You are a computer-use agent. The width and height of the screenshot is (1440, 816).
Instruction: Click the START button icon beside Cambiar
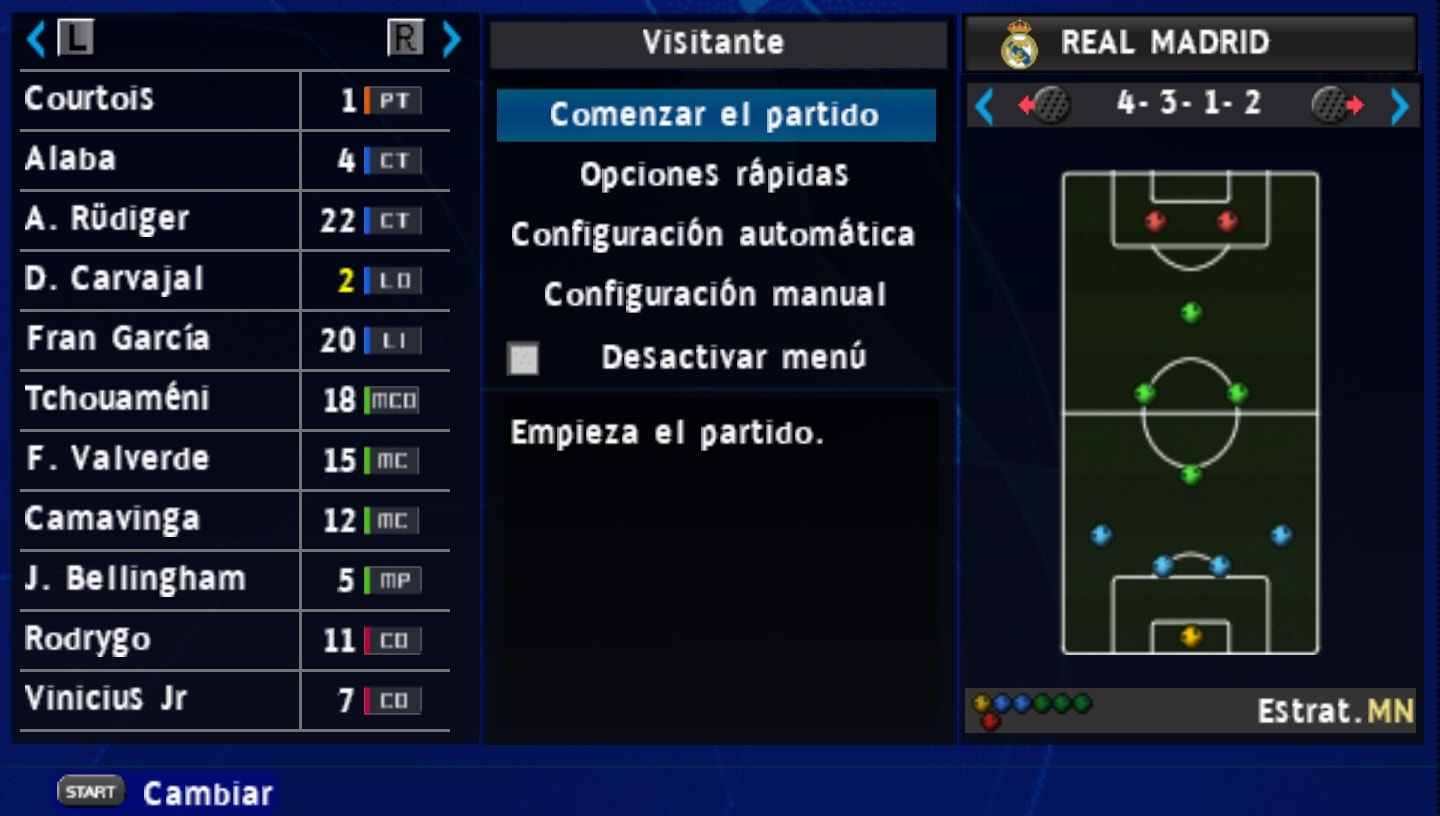90,790
